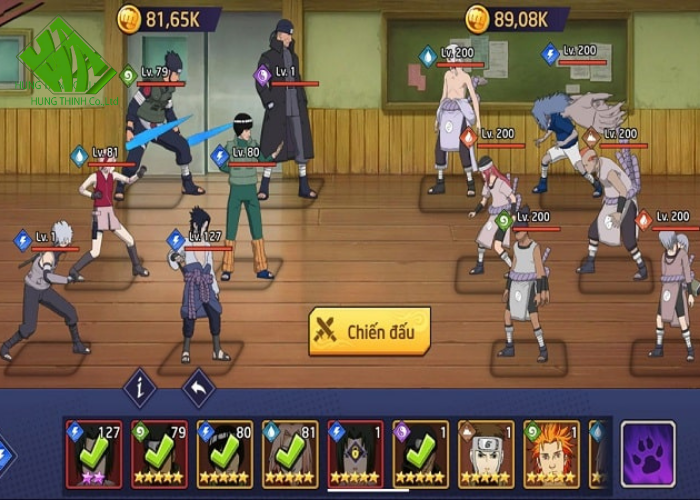700x500 pixels.
Task: Select the level 127 hero card
Action: pos(94,453)
